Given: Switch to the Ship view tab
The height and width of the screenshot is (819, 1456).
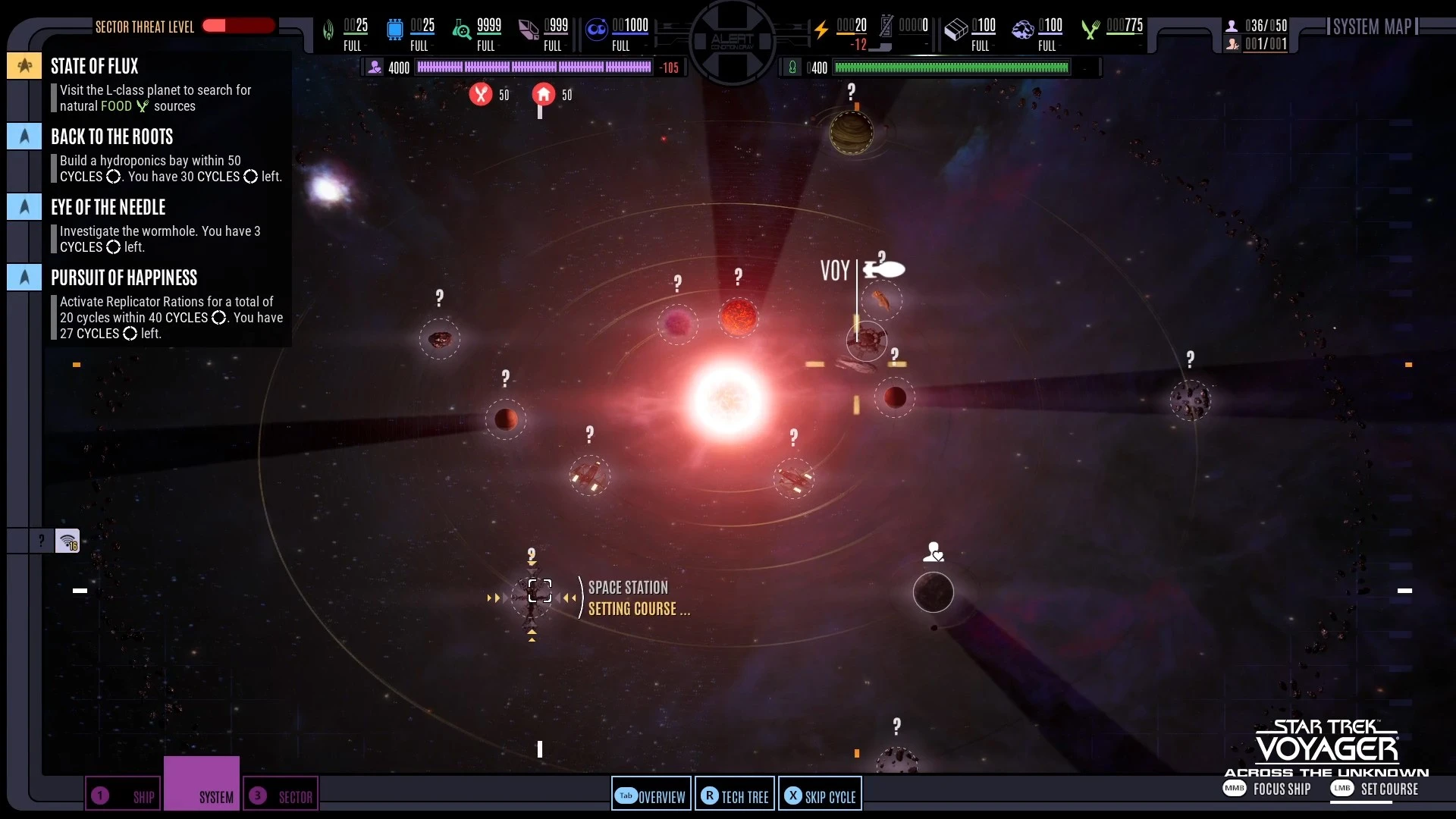Looking at the screenshot, I should [x=124, y=795].
